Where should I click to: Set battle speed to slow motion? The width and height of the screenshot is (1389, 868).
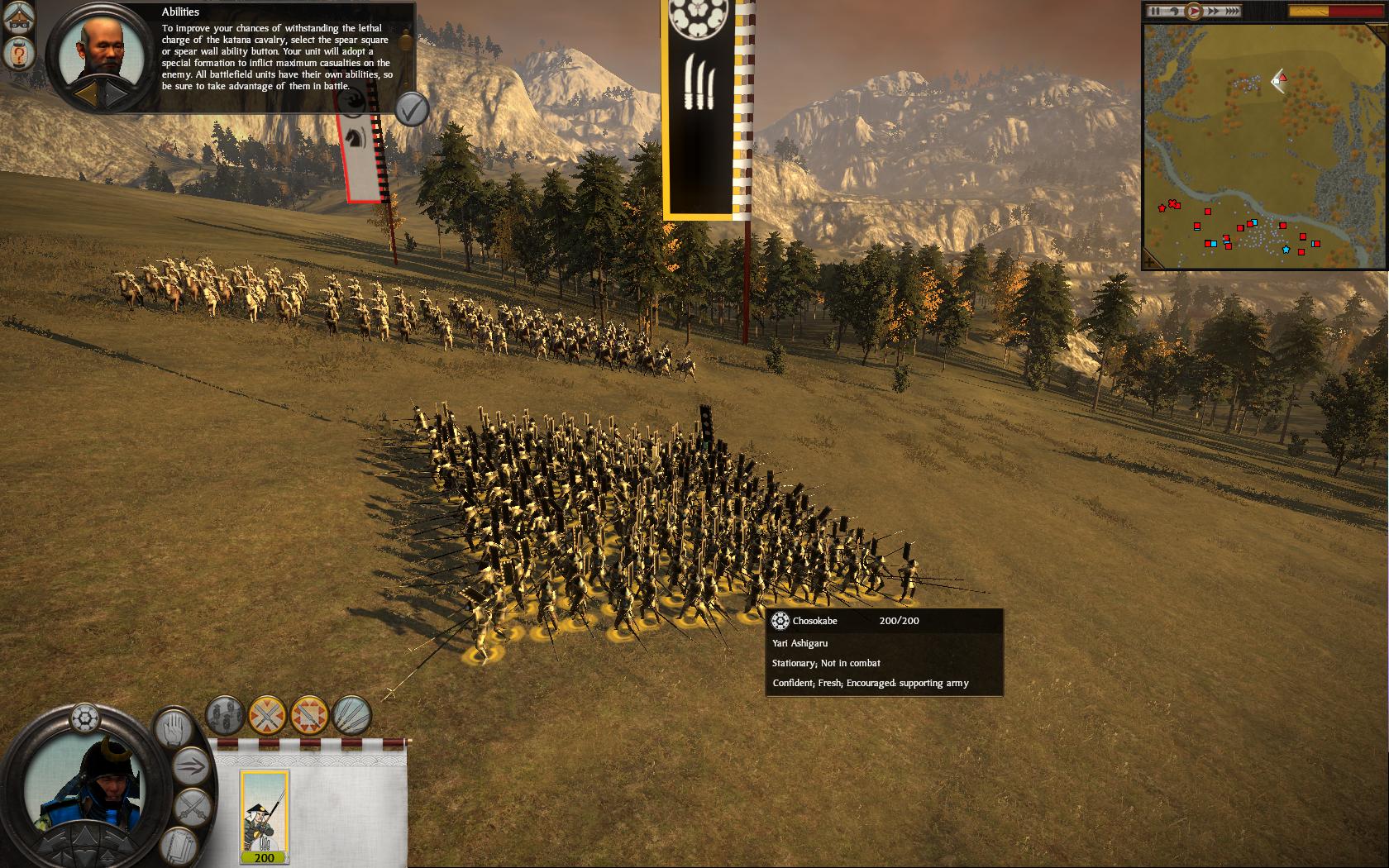(1173, 12)
